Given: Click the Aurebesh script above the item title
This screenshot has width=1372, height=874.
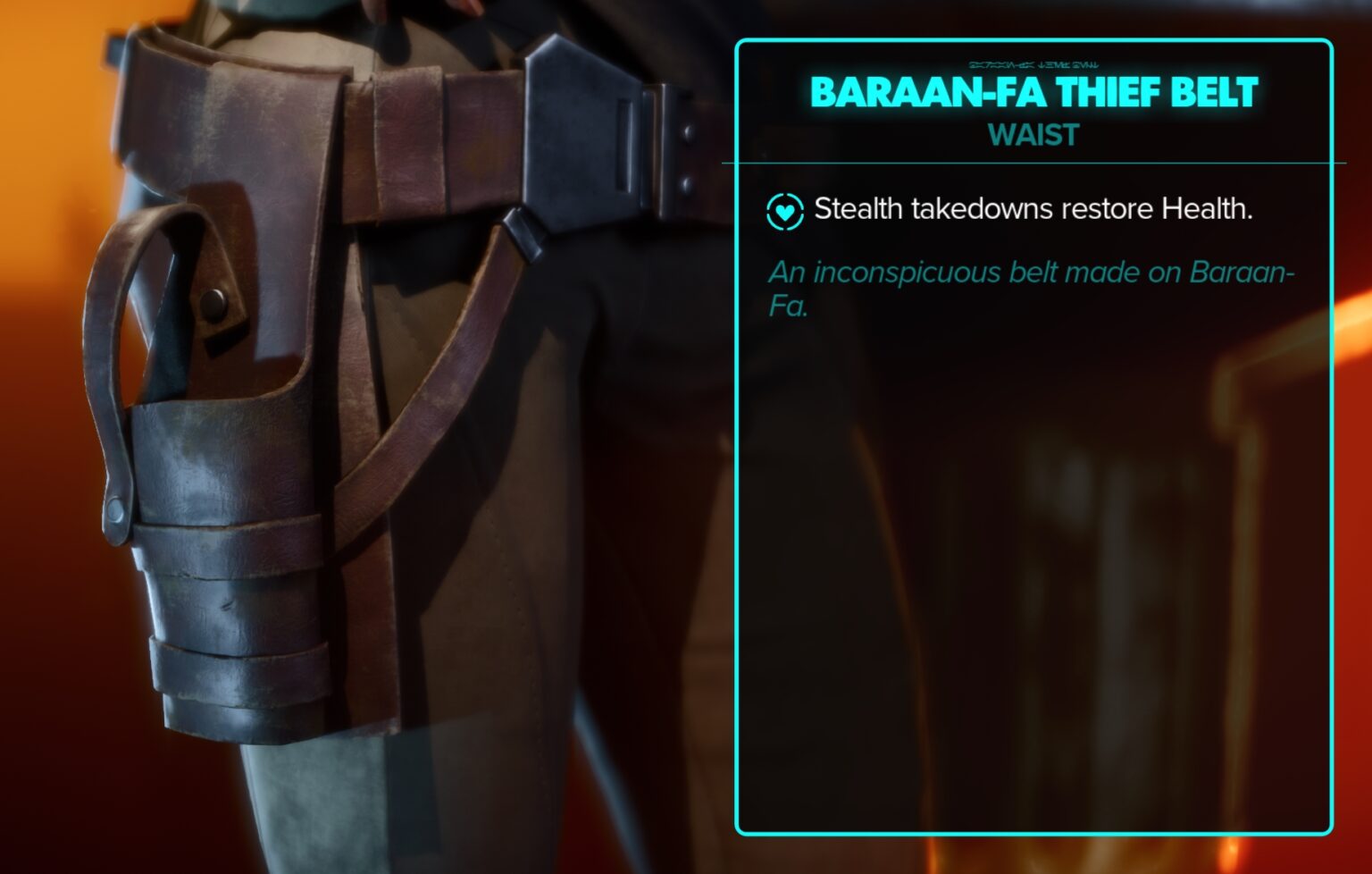Looking at the screenshot, I should click(1034, 63).
